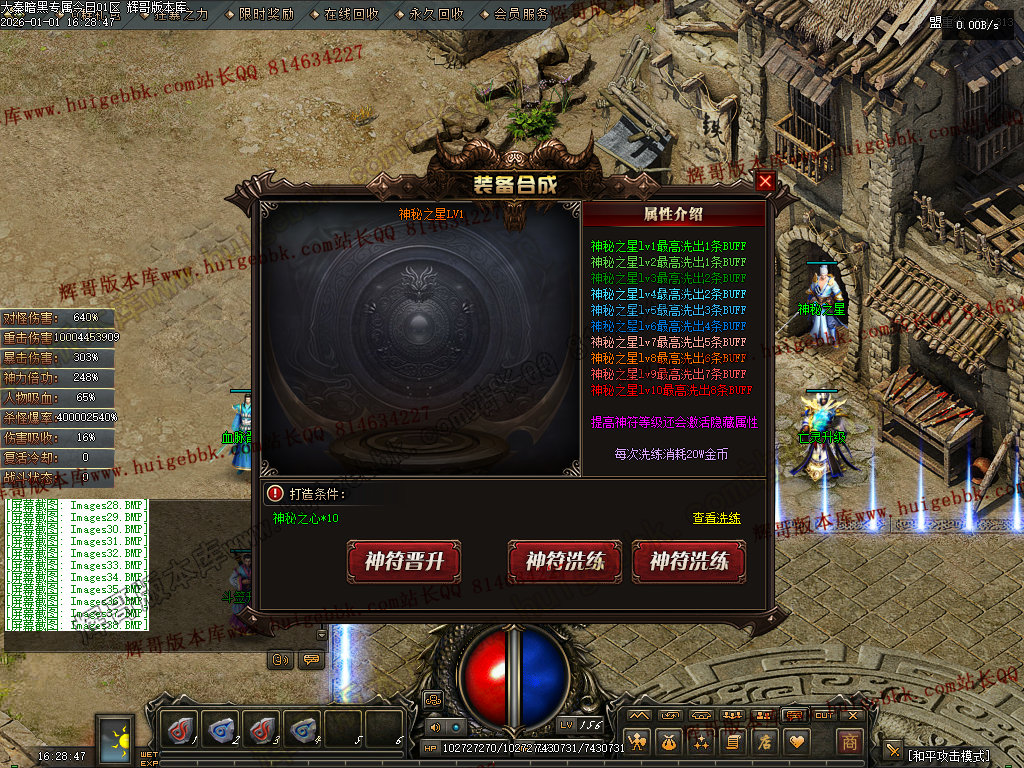The image size is (1024, 768).
Task: Click the 神符晋升 button
Action: pos(403,561)
